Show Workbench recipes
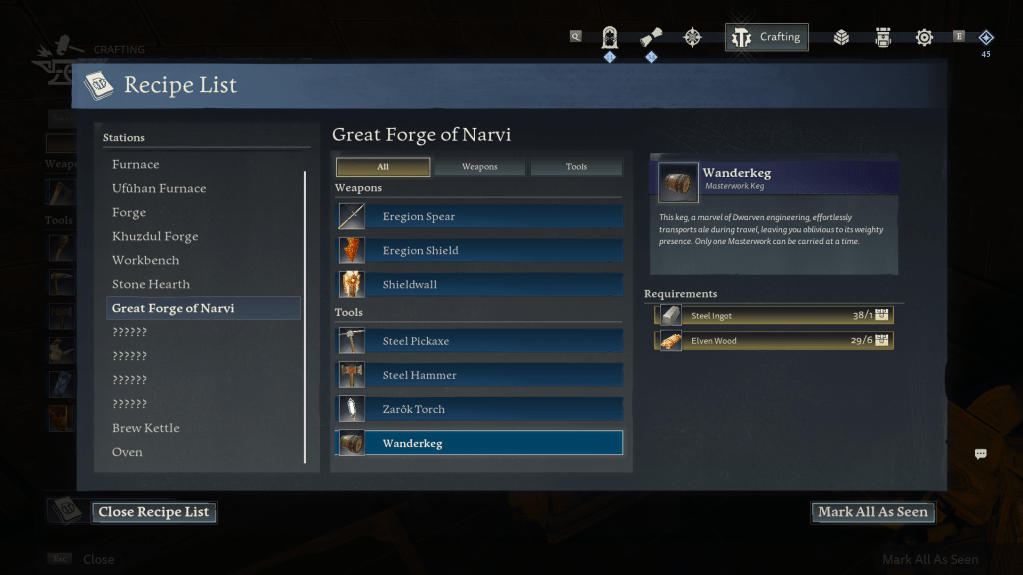Screen dimensions: 1023x575 (x=146, y=260)
